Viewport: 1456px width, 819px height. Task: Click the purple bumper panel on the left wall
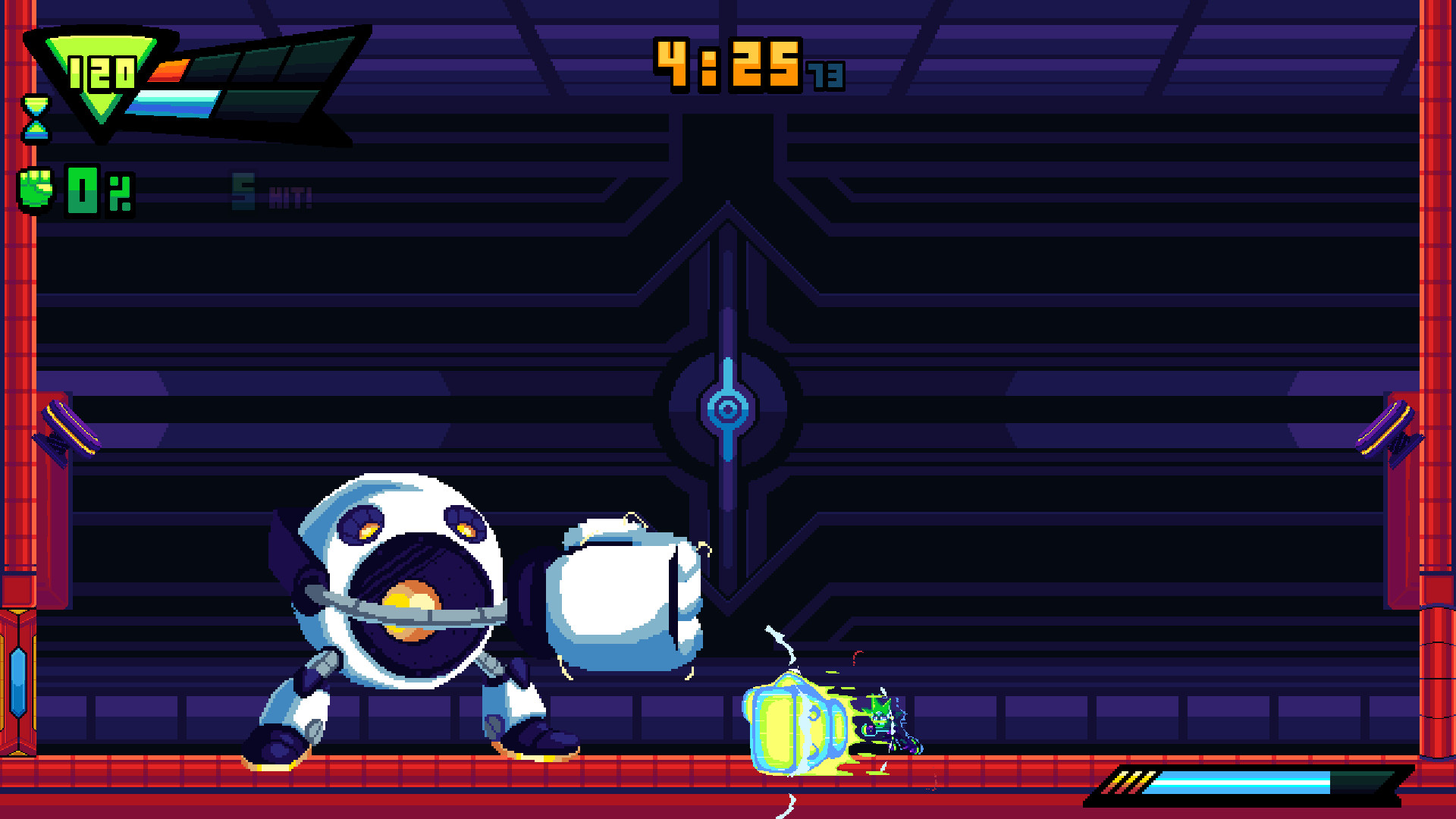coord(72,428)
